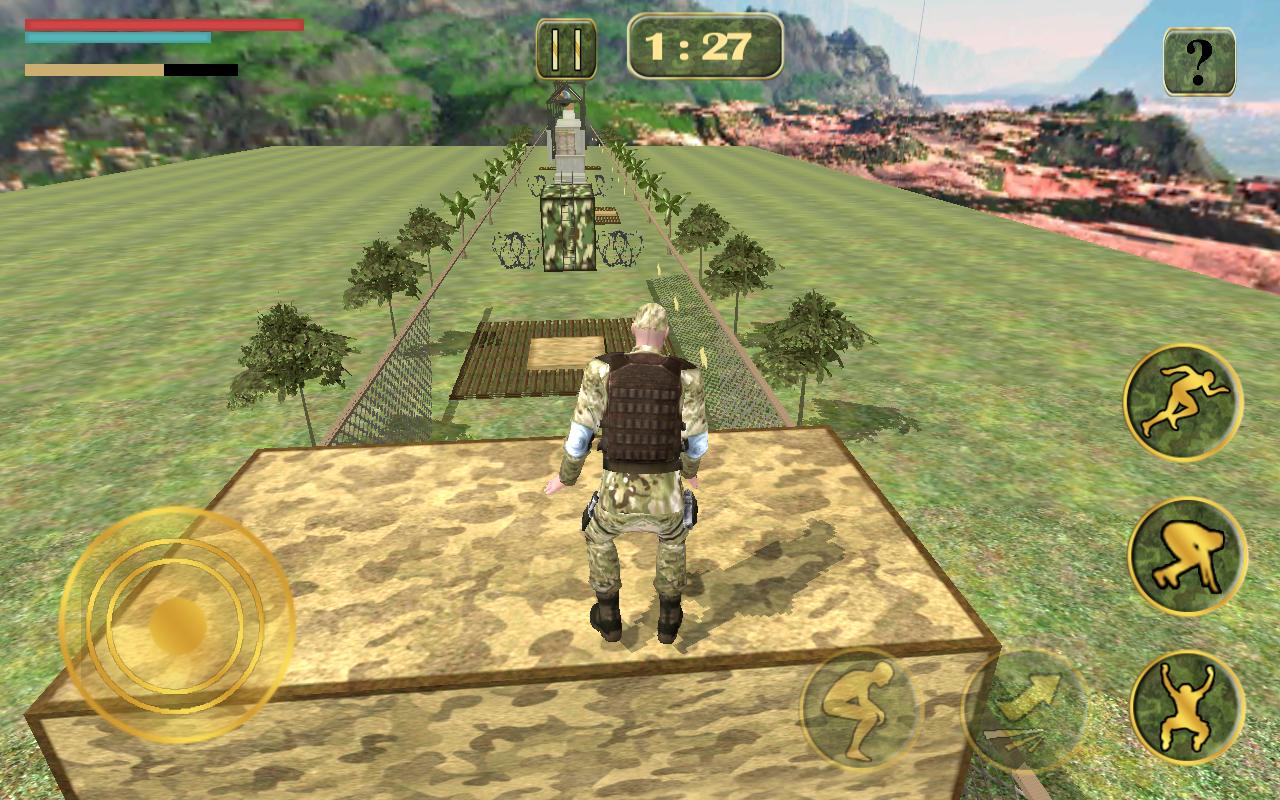
Task: Tap the sand pit obstacle ahead
Action: (565, 350)
